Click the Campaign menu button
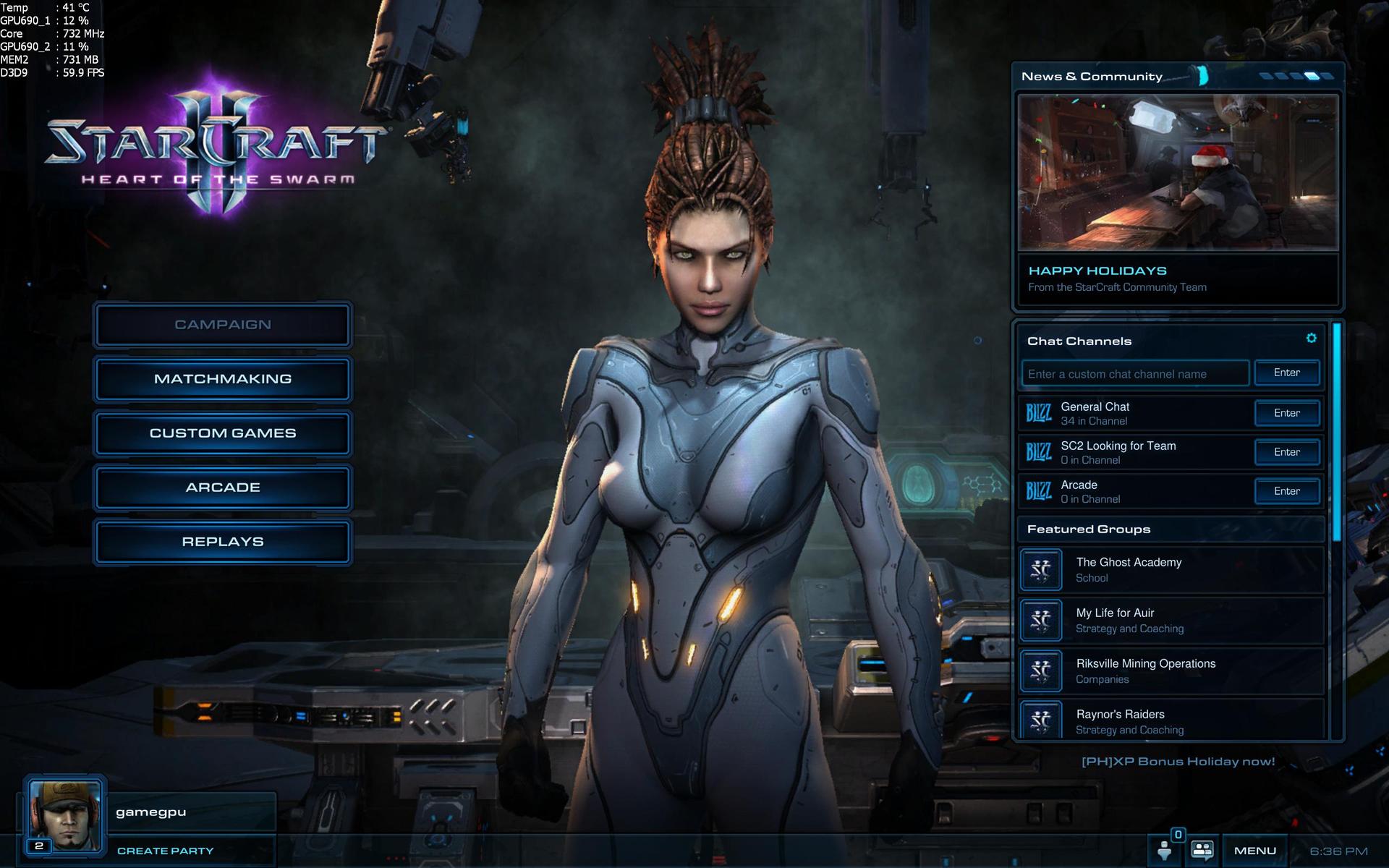 click(223, 325)
